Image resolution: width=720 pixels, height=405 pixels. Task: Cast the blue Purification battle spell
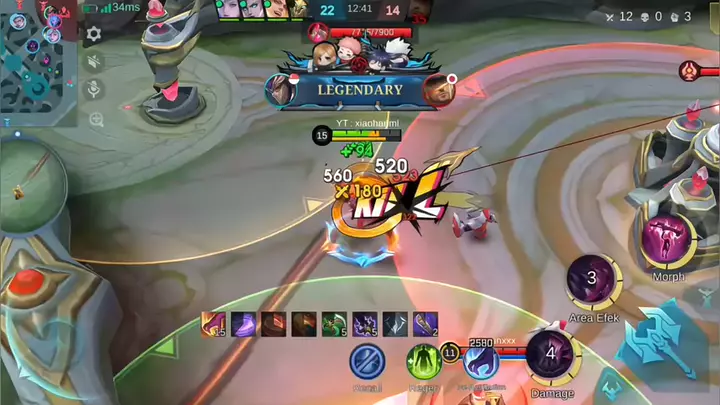[480, 362]
